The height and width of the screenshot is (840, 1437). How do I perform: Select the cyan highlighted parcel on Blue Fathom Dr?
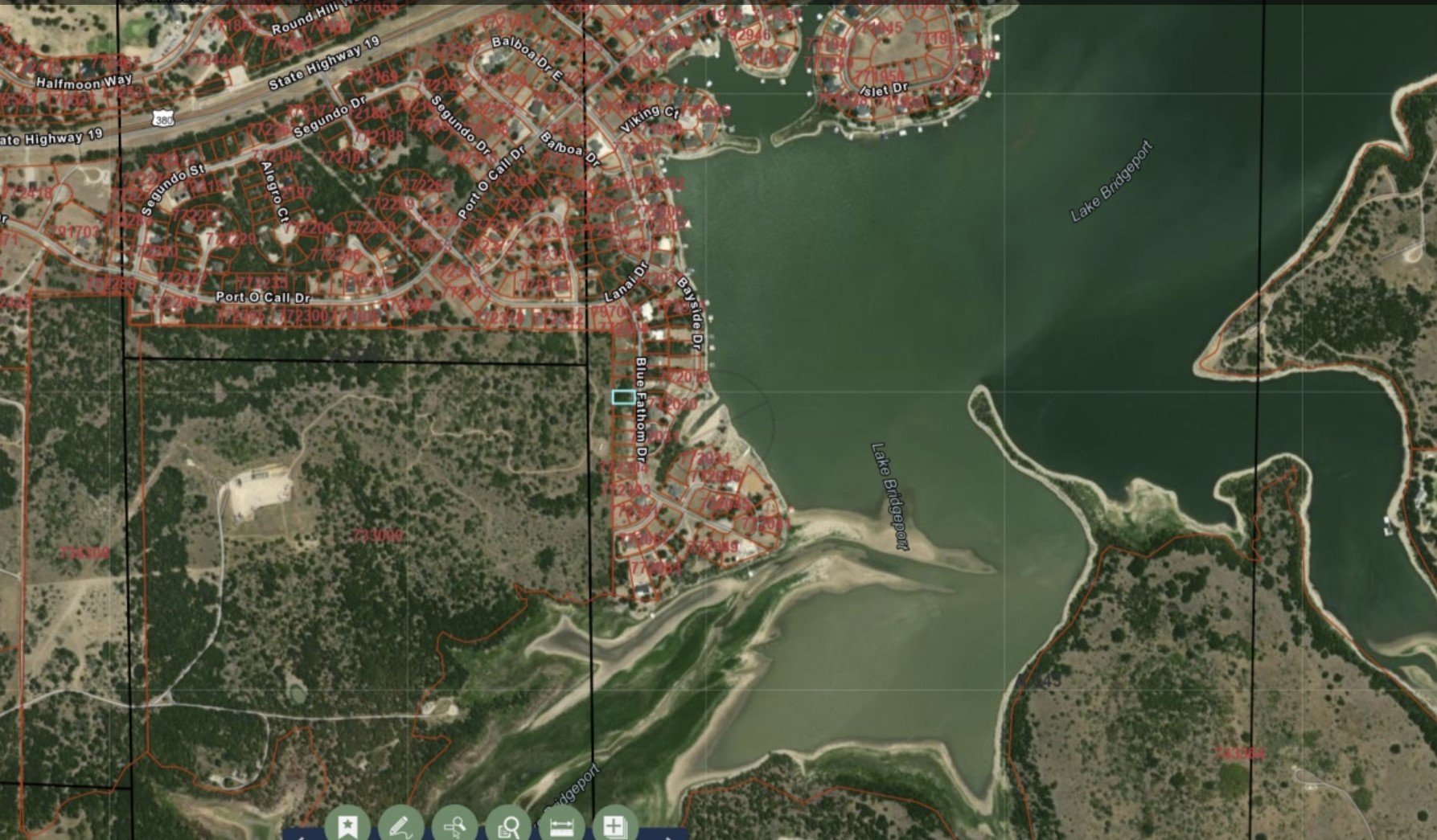624,398
